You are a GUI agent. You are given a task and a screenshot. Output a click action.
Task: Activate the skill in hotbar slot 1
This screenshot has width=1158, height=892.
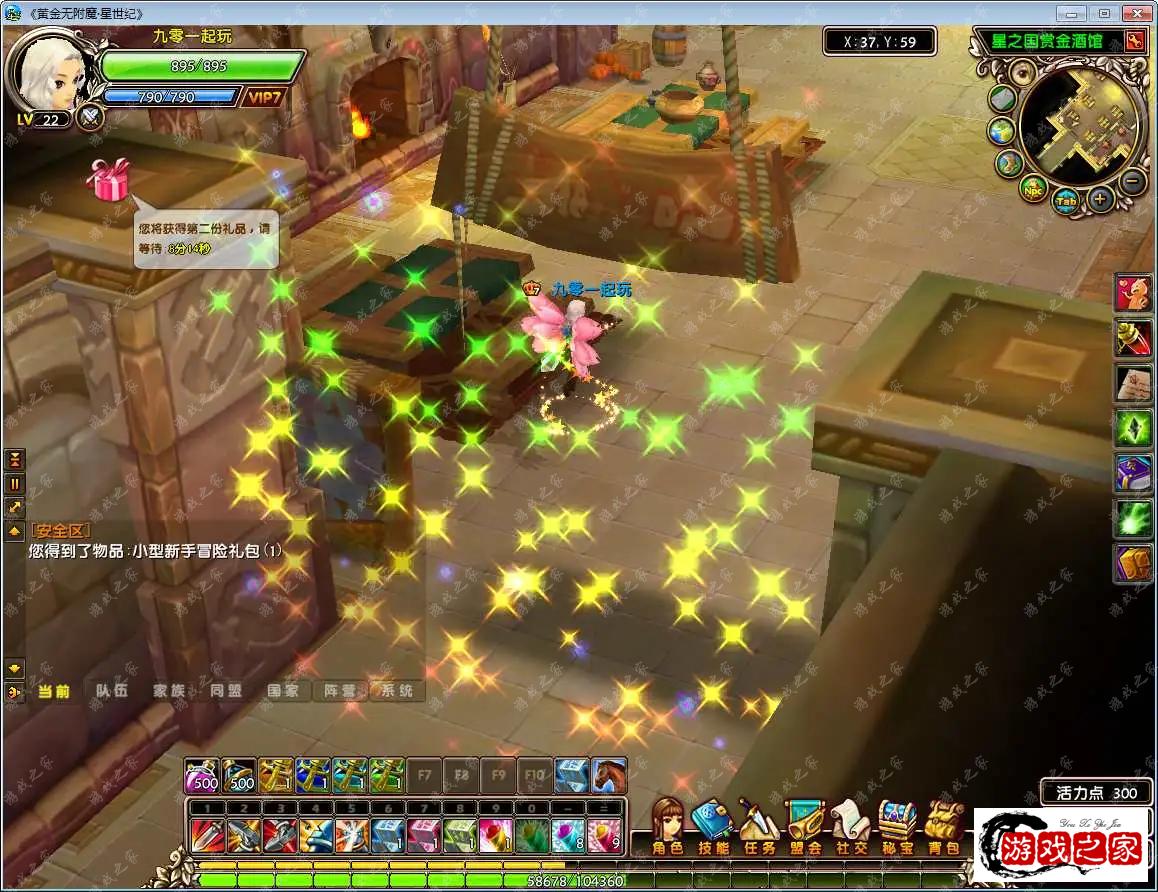point(204,834)
